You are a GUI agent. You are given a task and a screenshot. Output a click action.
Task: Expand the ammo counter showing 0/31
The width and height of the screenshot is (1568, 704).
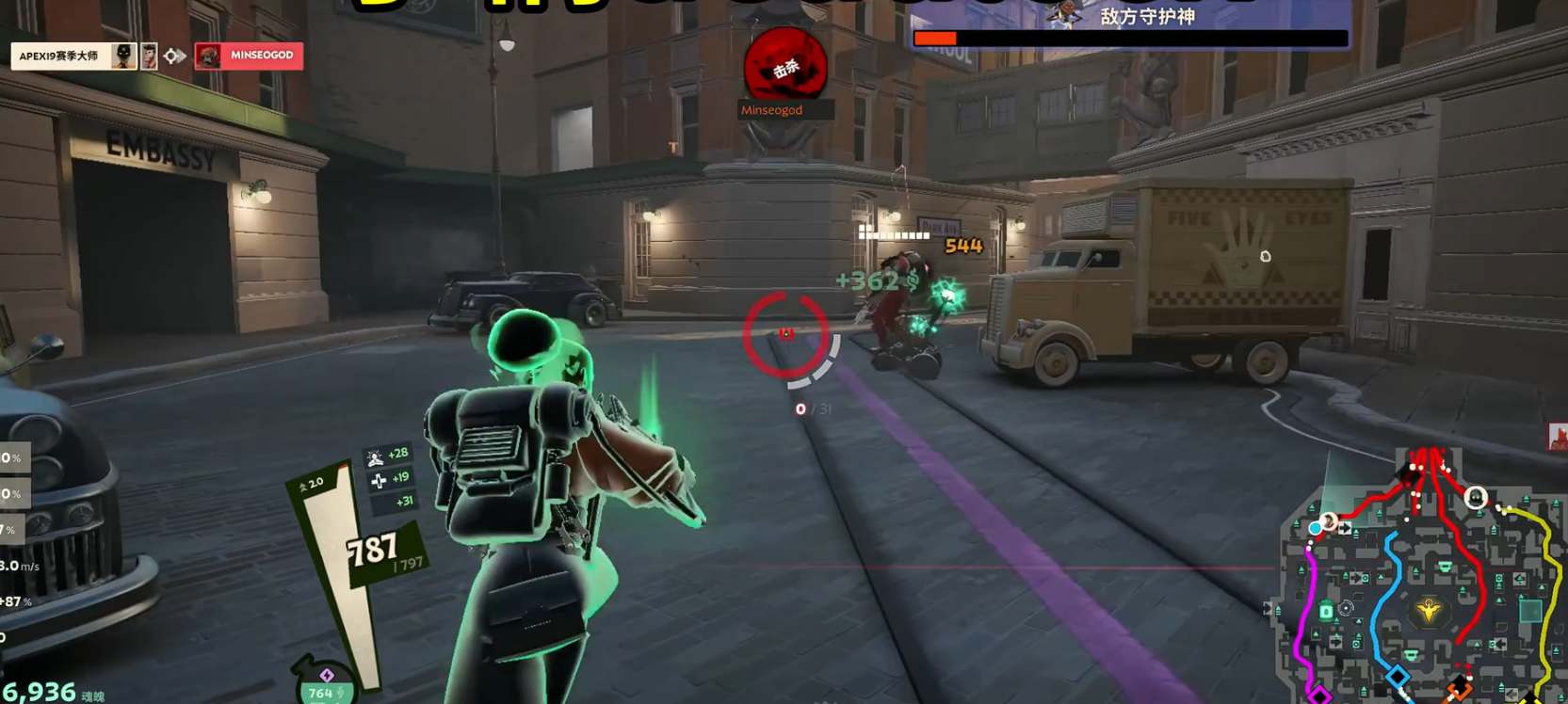[x=812, y=408]
